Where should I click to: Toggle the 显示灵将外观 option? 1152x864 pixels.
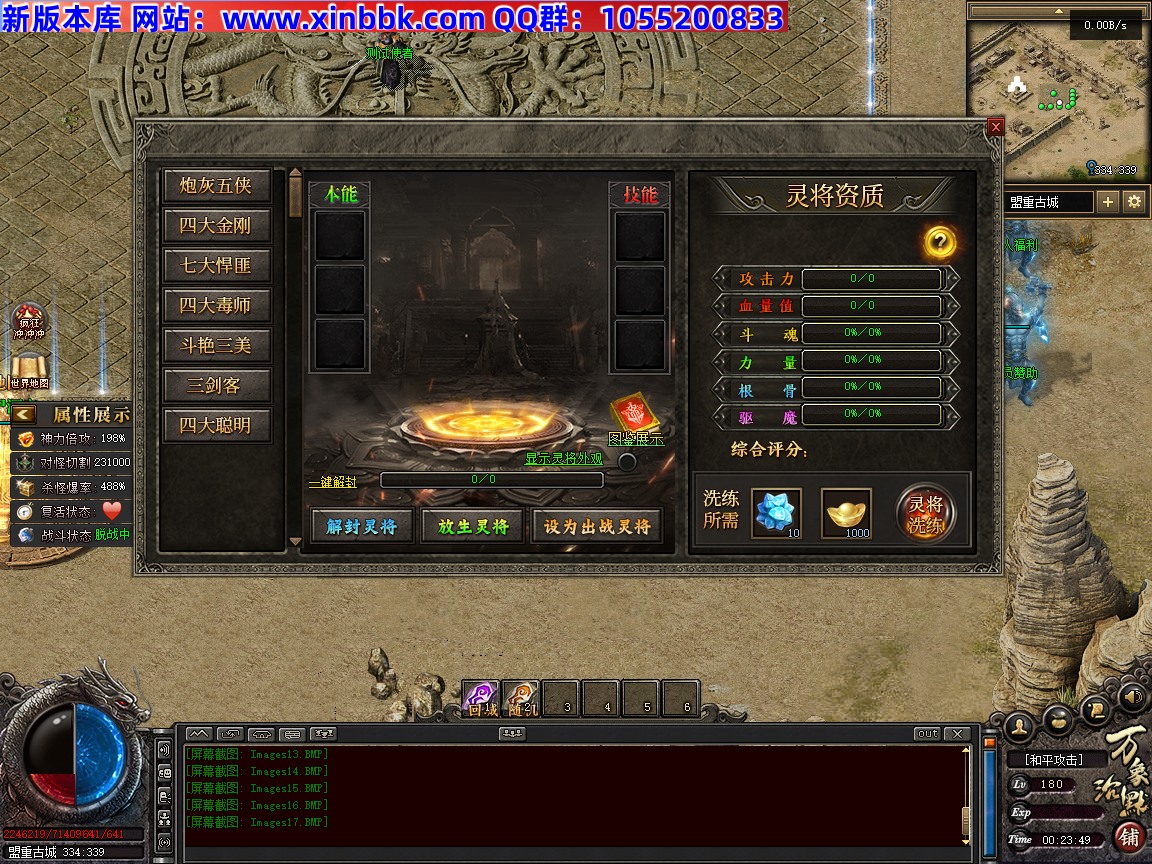(x=627, y=461)
